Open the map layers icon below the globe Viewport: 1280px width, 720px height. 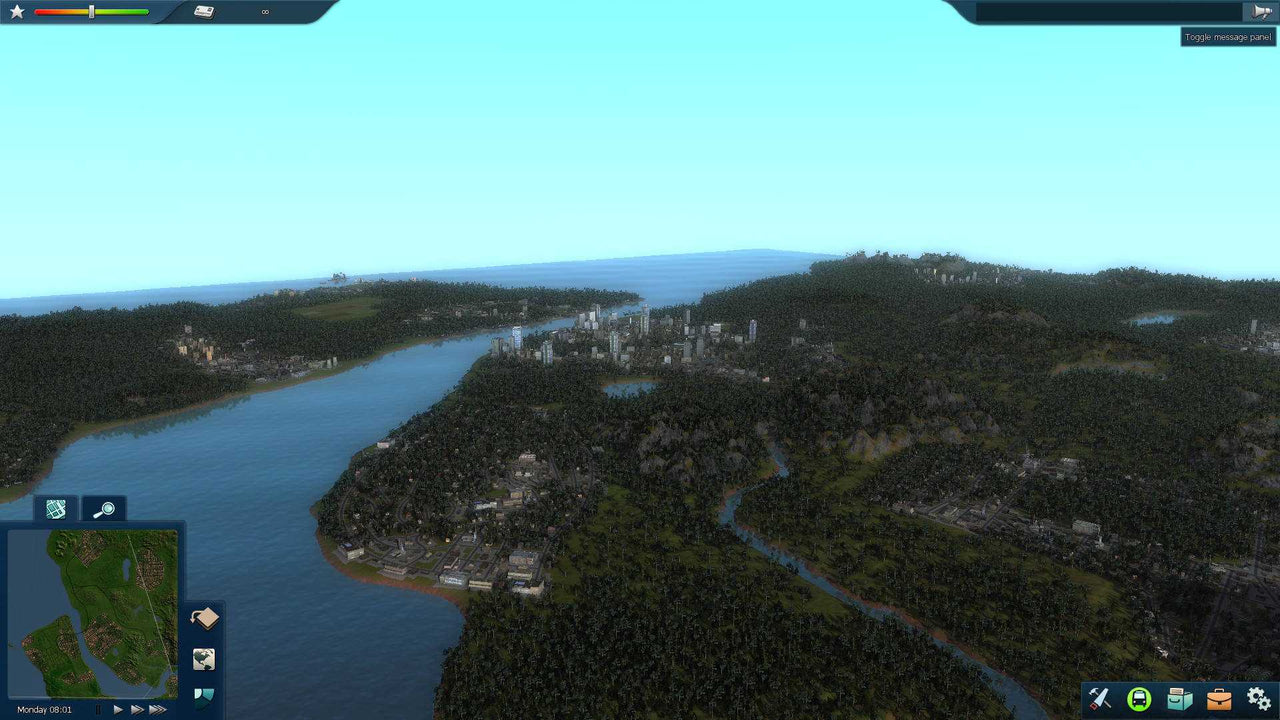[203, 695]
